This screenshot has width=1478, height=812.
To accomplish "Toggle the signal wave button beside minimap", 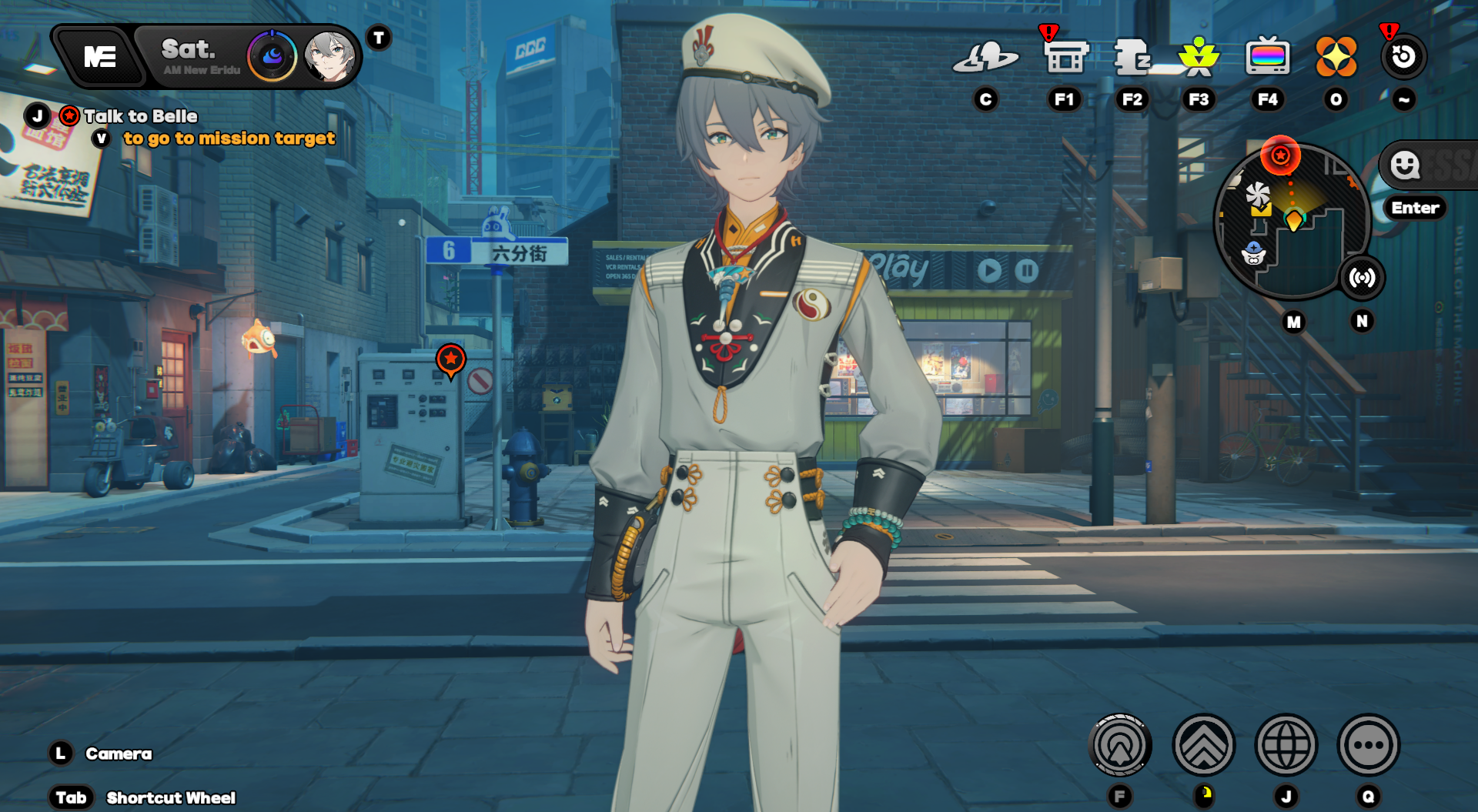I will point(1362,278).
